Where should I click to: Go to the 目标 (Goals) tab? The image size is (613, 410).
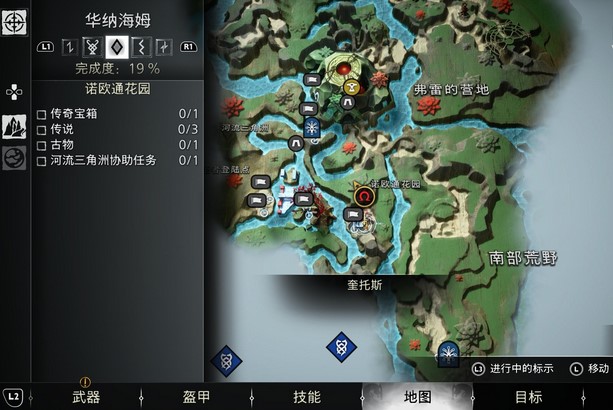pyautogui.click(x=529, y=397)
